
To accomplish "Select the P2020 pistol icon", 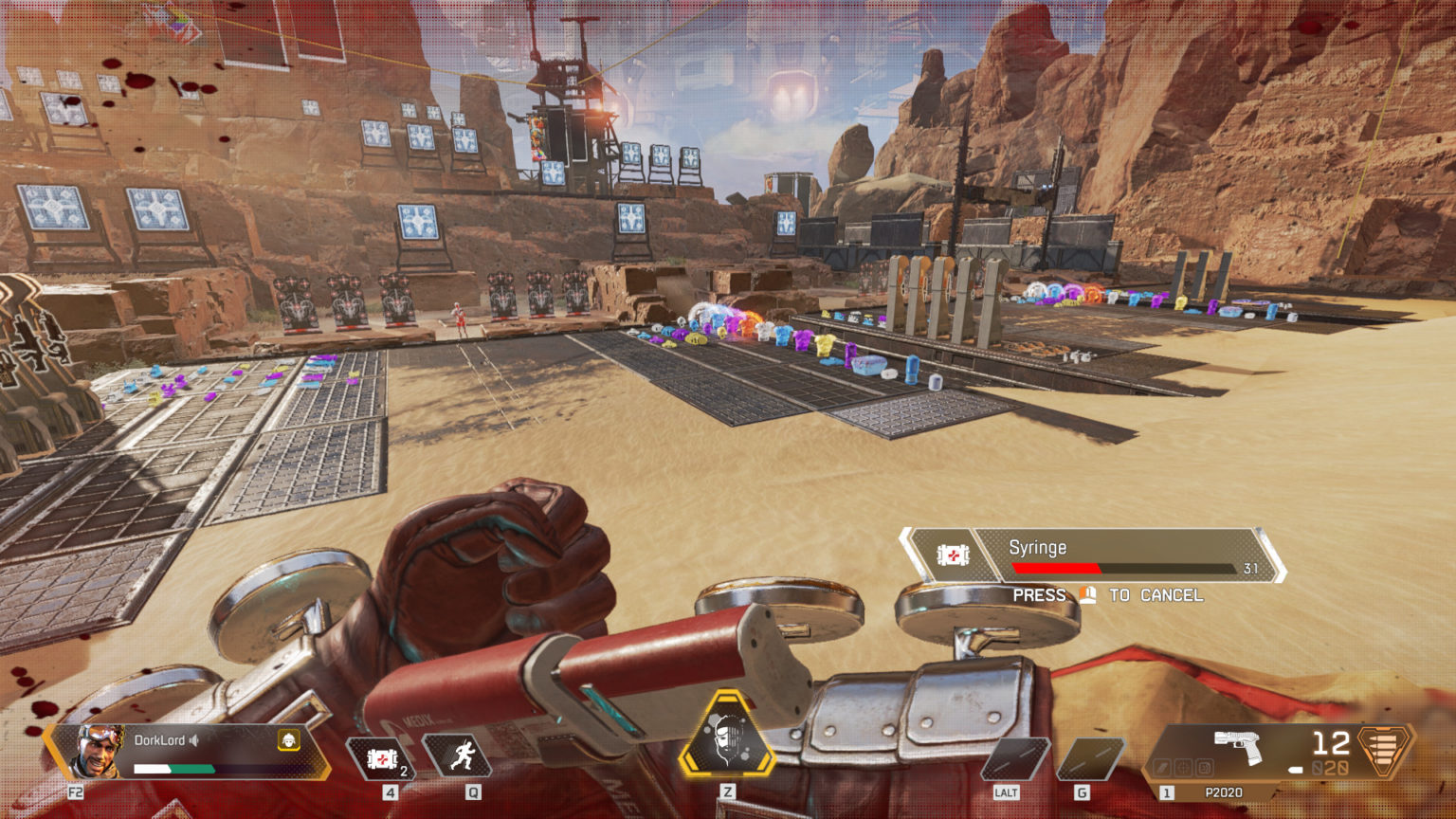I will [1237, 743].
